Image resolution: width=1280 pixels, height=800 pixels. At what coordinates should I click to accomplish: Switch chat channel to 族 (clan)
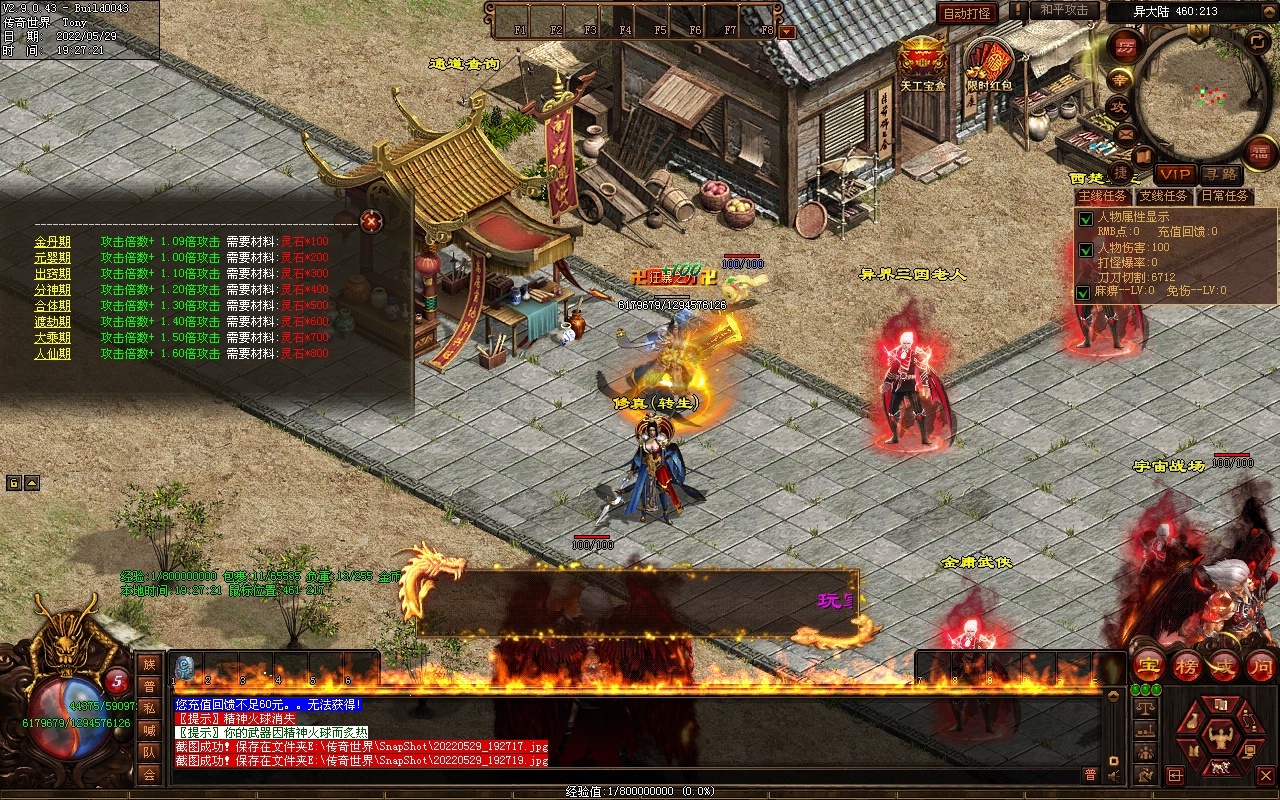pos(149,664)
